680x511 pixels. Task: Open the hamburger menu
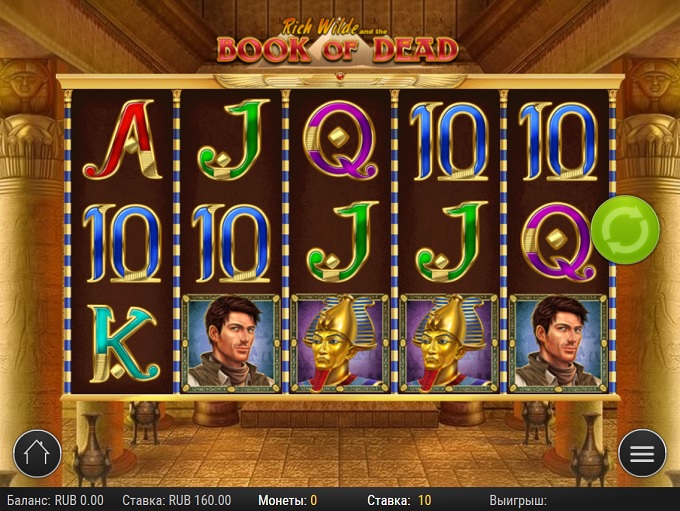pyautogui.click(x=642, y=454)
